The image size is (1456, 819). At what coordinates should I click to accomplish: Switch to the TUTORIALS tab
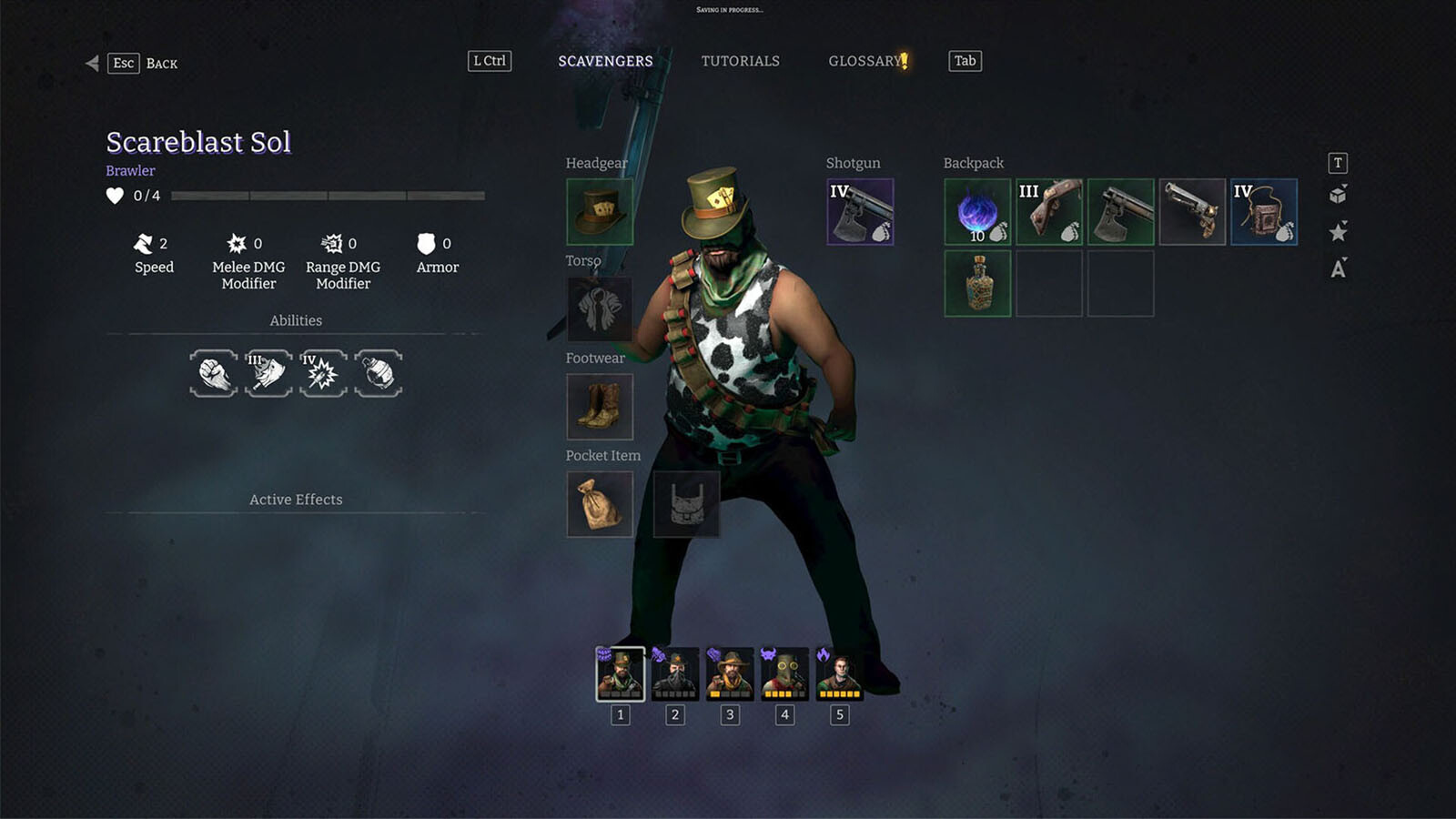point(740,61)
